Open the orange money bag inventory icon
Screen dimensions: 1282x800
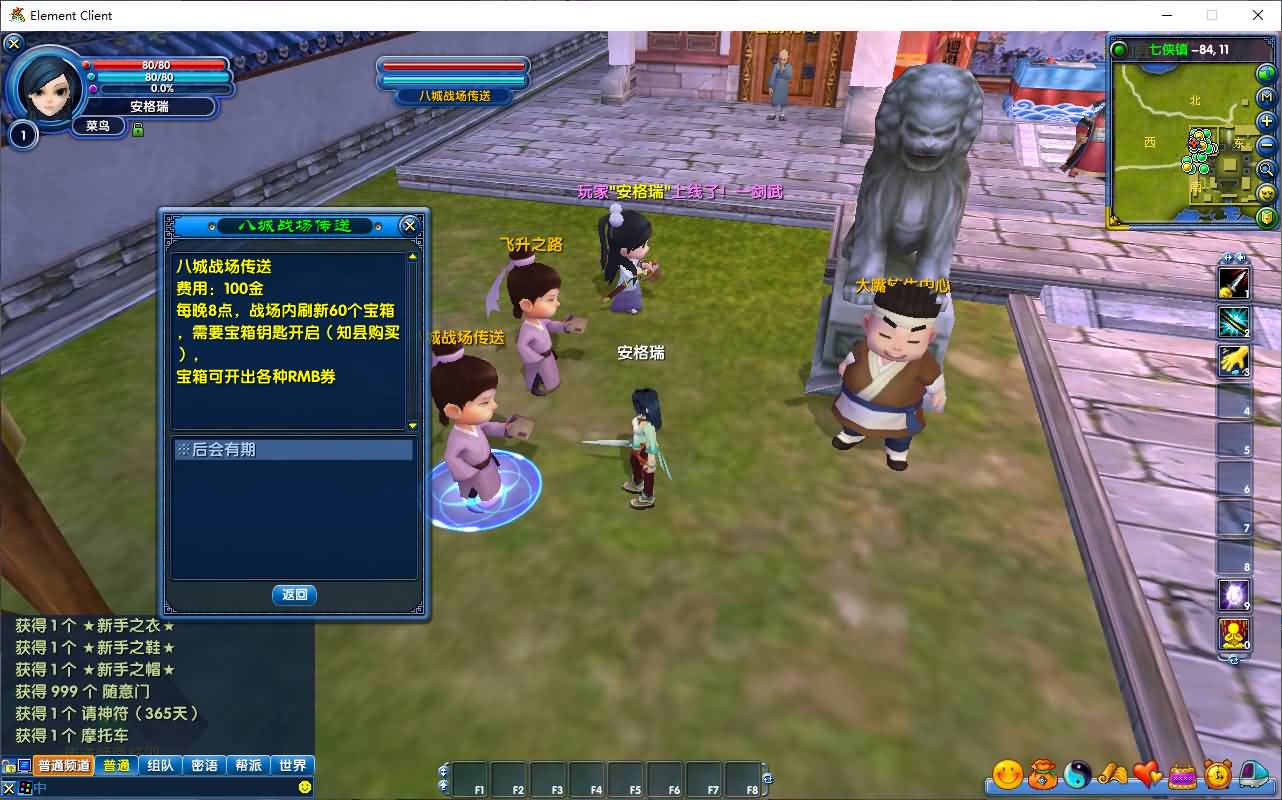(x=1043, y=773)
